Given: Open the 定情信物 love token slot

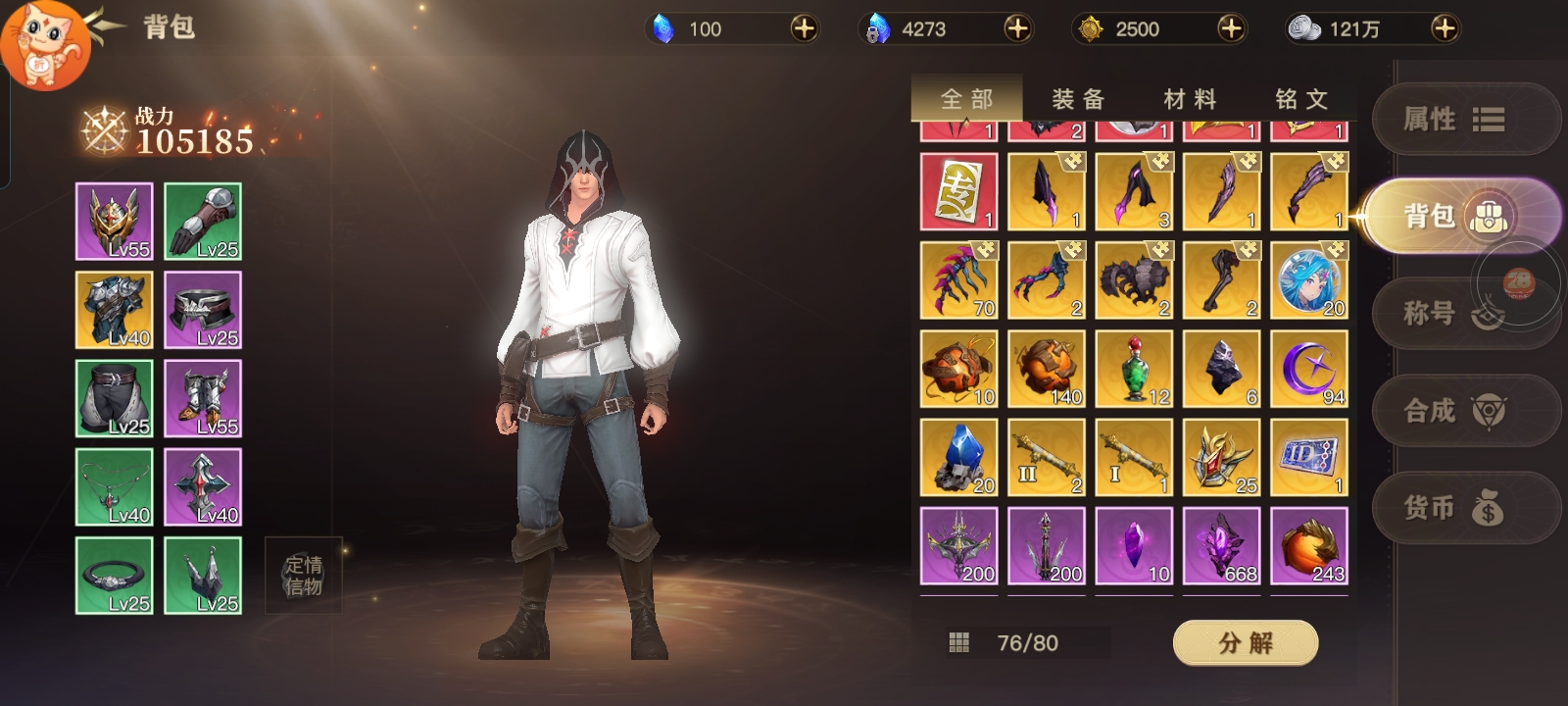Looking at the screenshot, I should click(303, 576).
